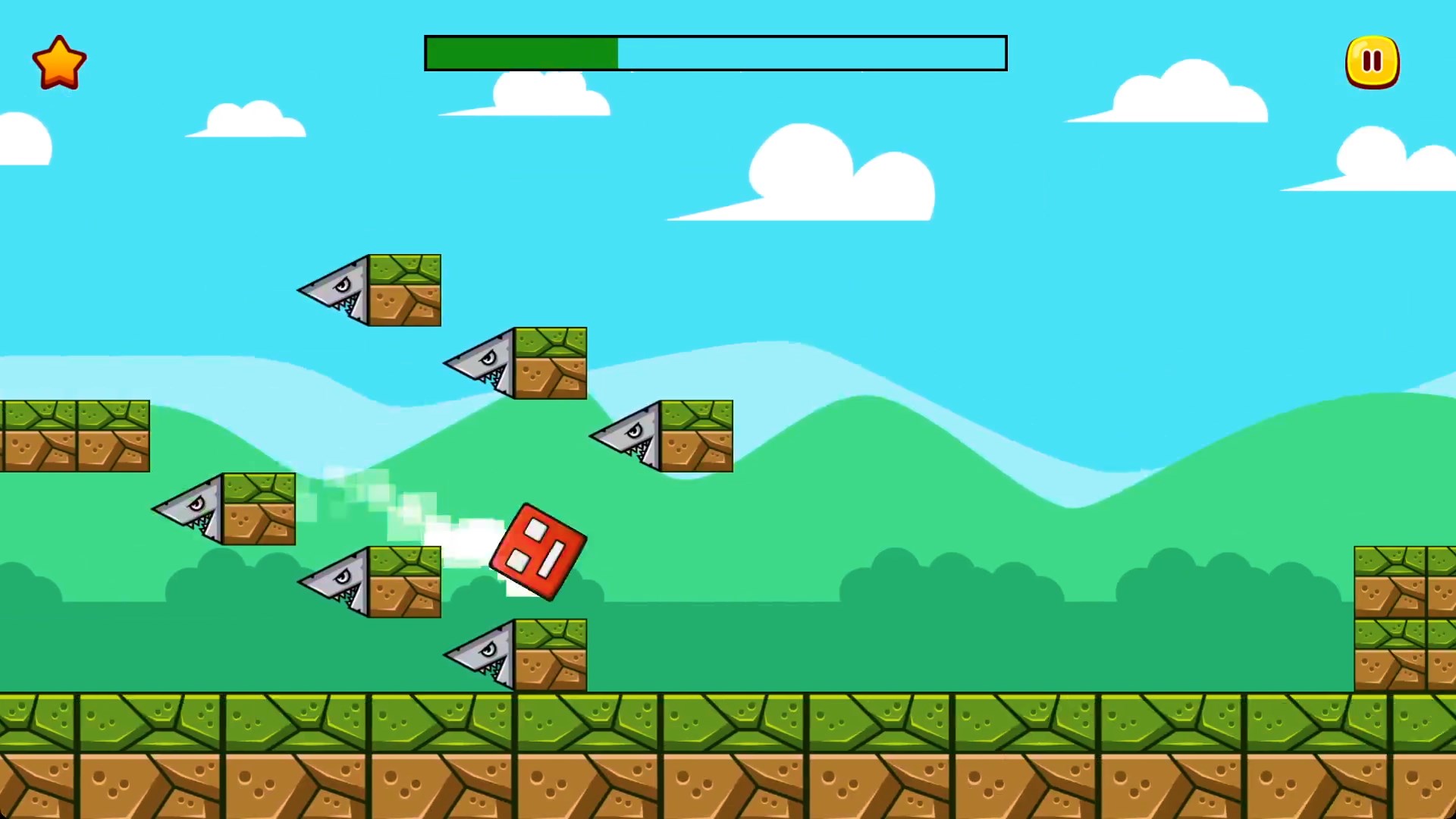Click the grass ledge on the far left
The width and height of the screenshot is (1456, 819).
72,435
